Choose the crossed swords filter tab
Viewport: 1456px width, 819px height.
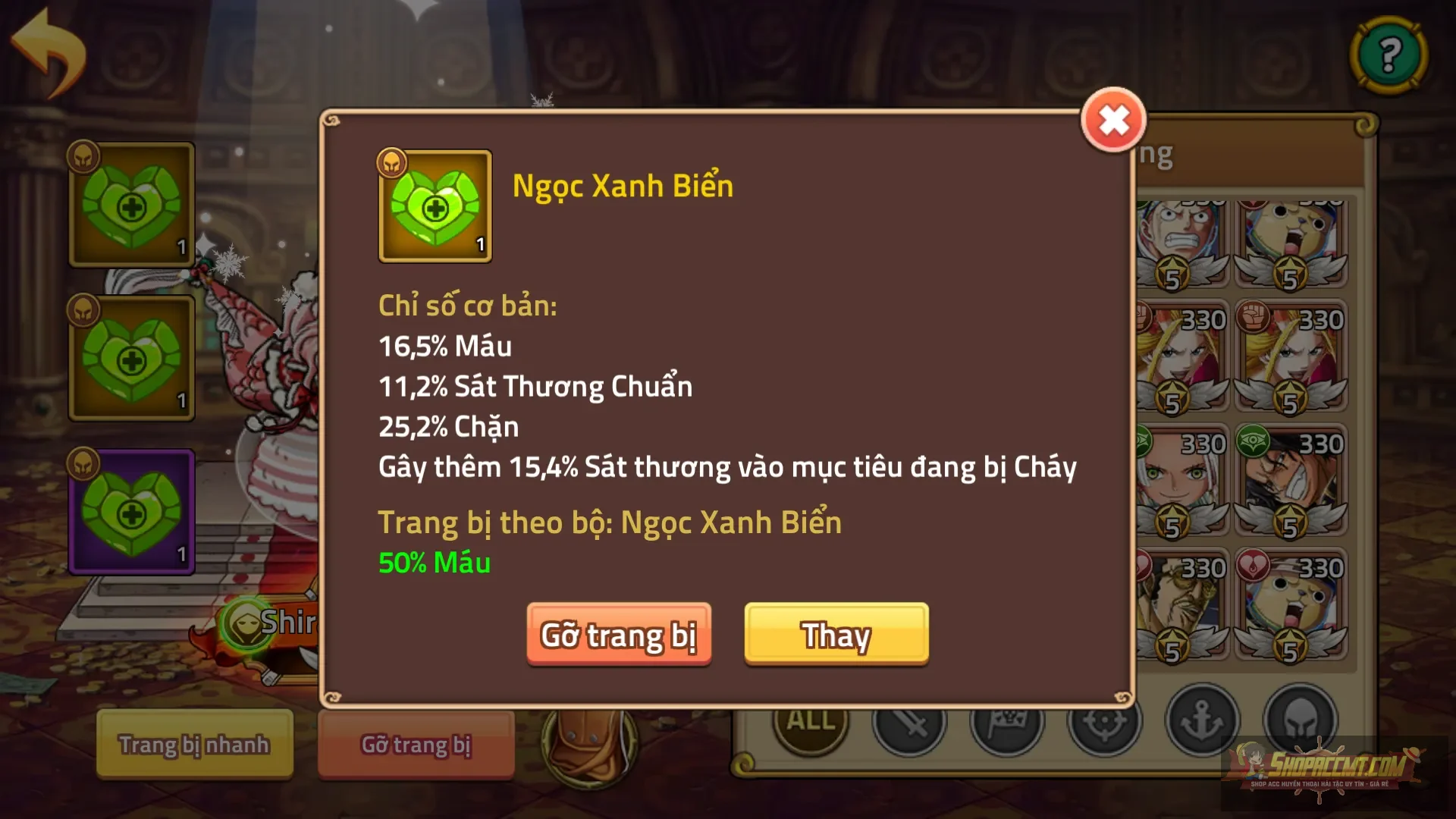click(x=908, y=725)
